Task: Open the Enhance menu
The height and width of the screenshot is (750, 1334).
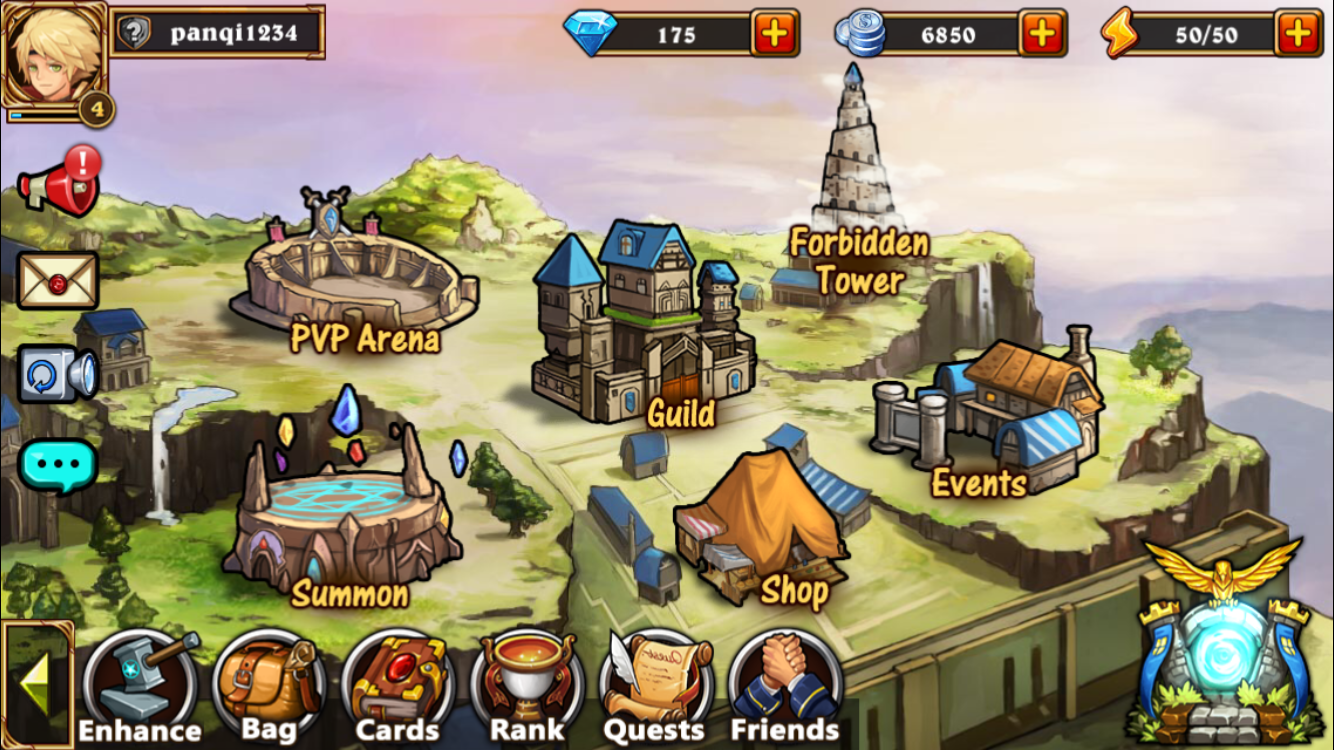Action: coord(140,685)
